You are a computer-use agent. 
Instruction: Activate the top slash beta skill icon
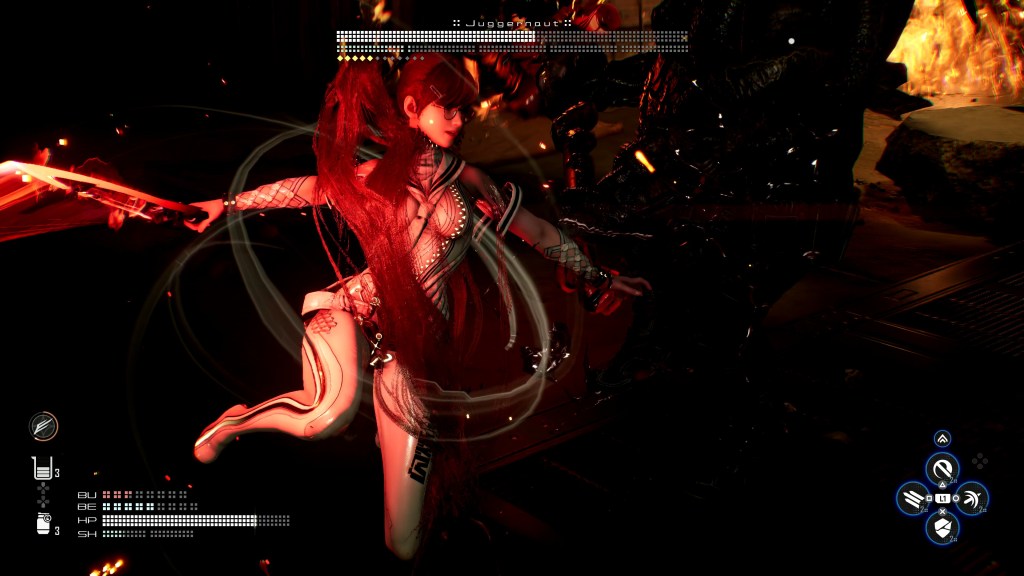tap(942, 468)
